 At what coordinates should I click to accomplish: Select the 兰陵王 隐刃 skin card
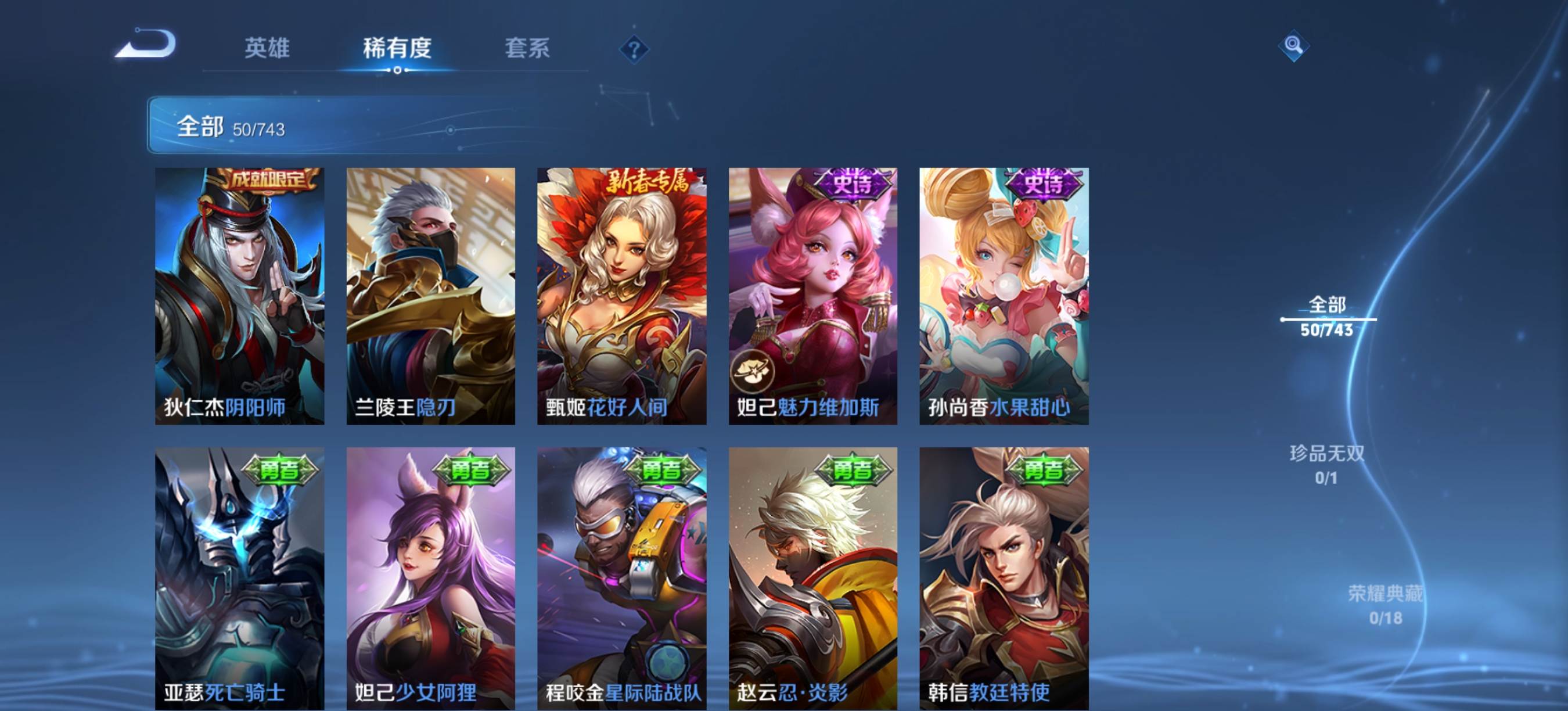[x=430, y=296]
